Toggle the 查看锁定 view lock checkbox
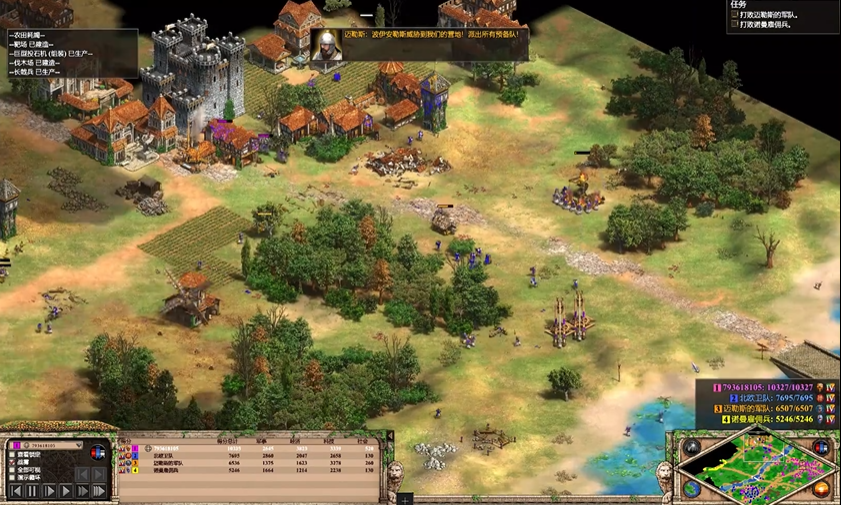 [12, 455]
